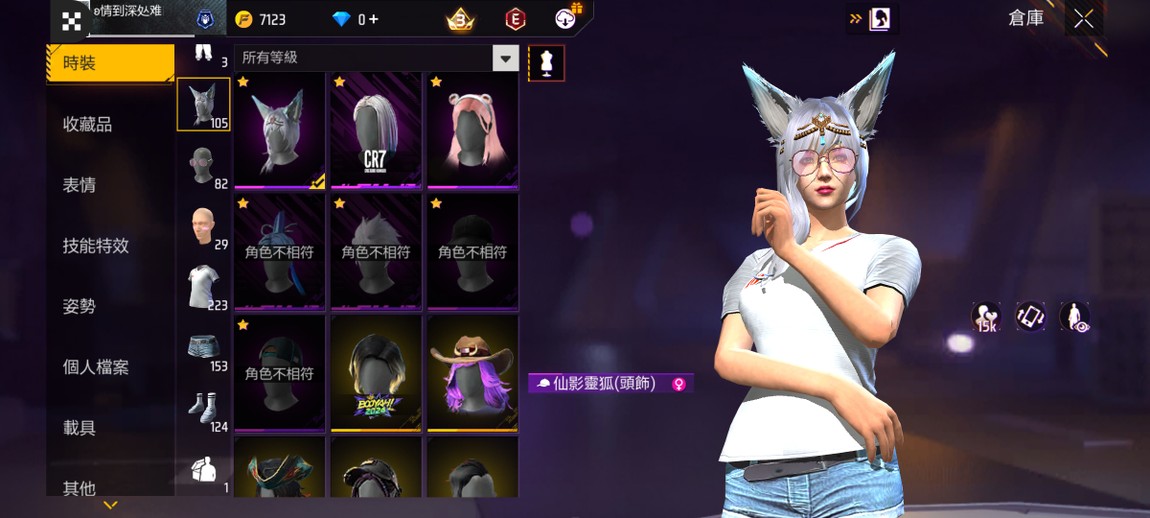Choose the Booyah 2024 hairstyle item
The image size is (1150, 518).
tap(376, 373)
